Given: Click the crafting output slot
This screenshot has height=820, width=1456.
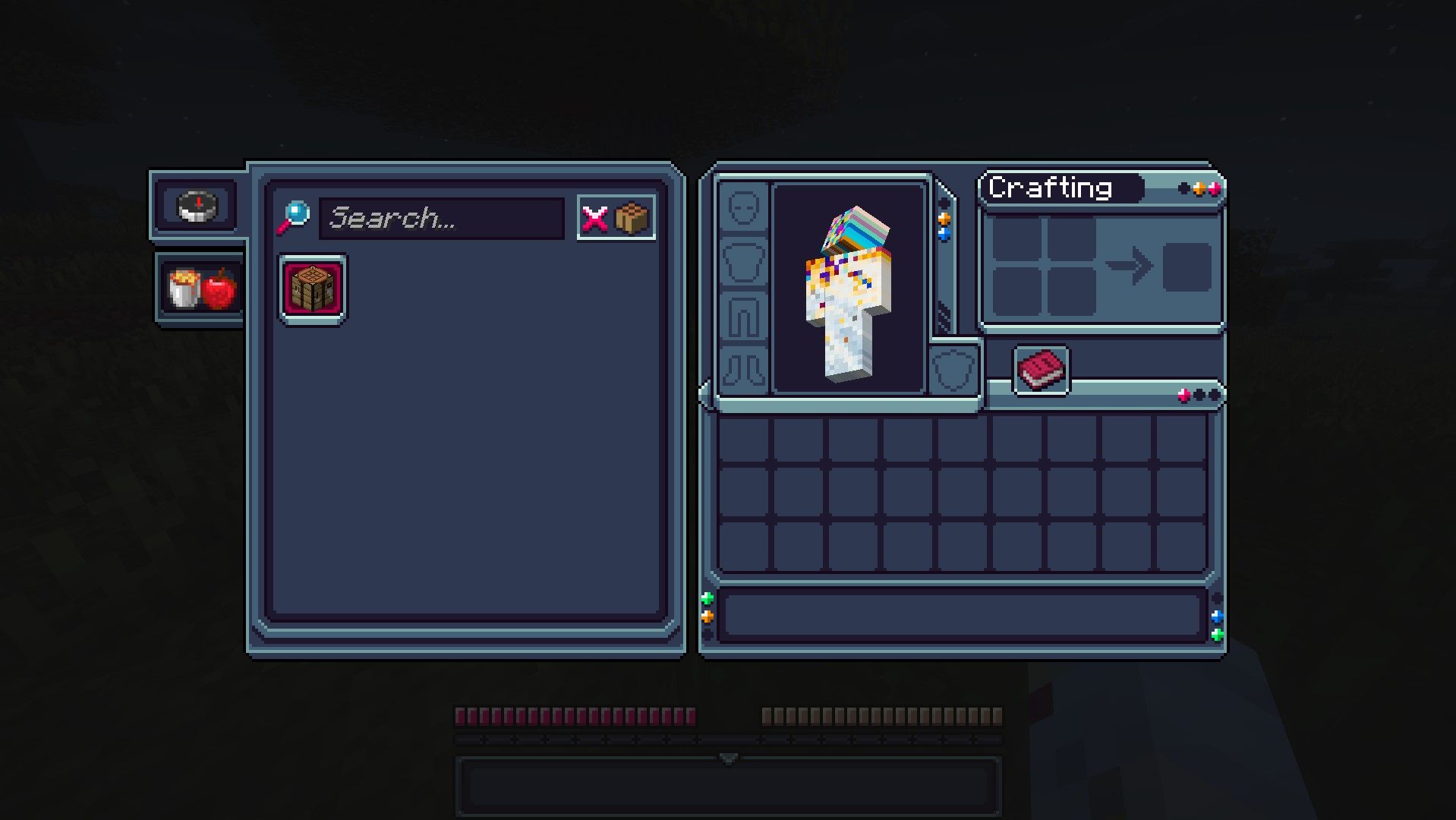Looking at the screenshot, I should 1187,267.
